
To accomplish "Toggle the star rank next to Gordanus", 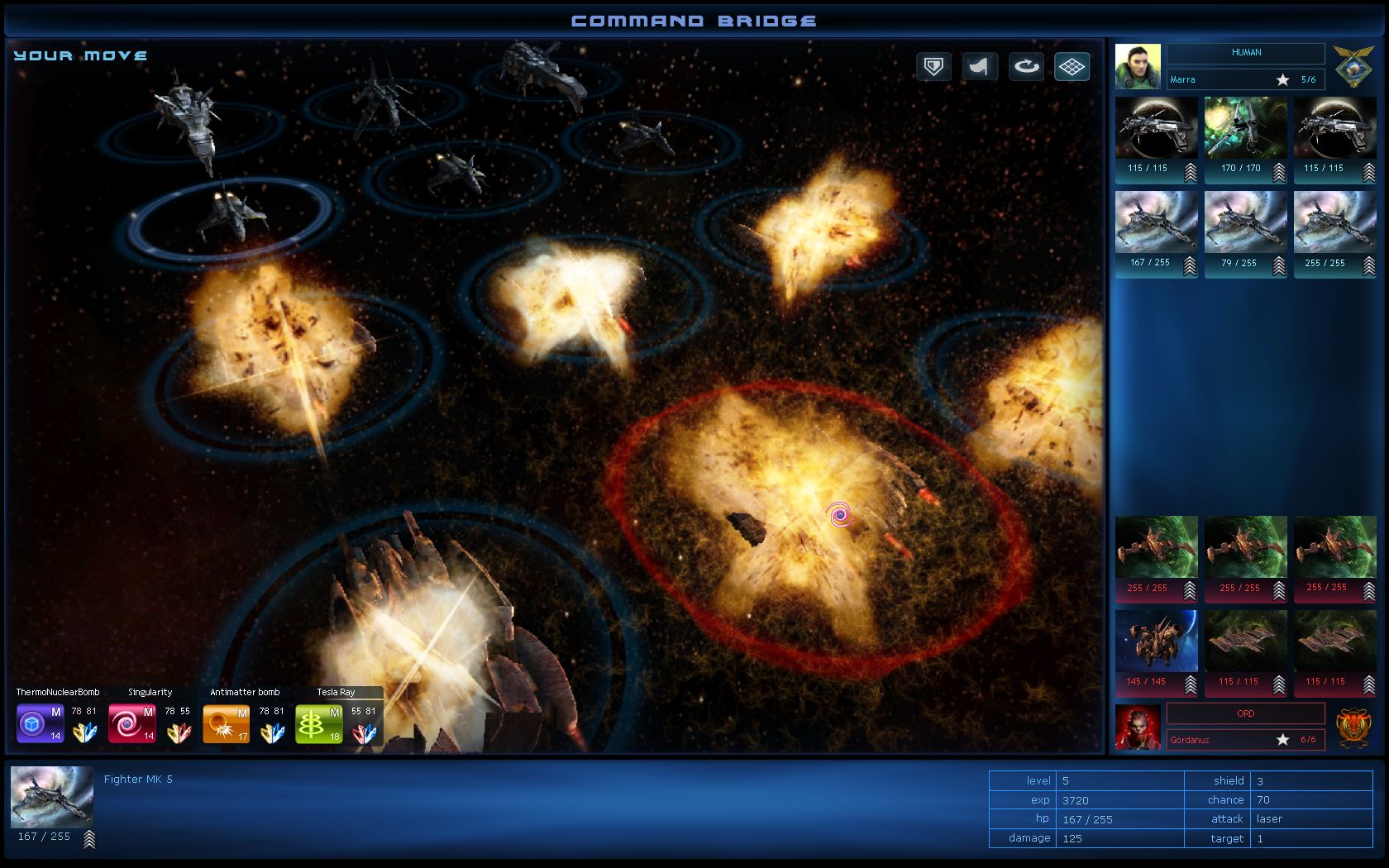I will [1282, 740].
